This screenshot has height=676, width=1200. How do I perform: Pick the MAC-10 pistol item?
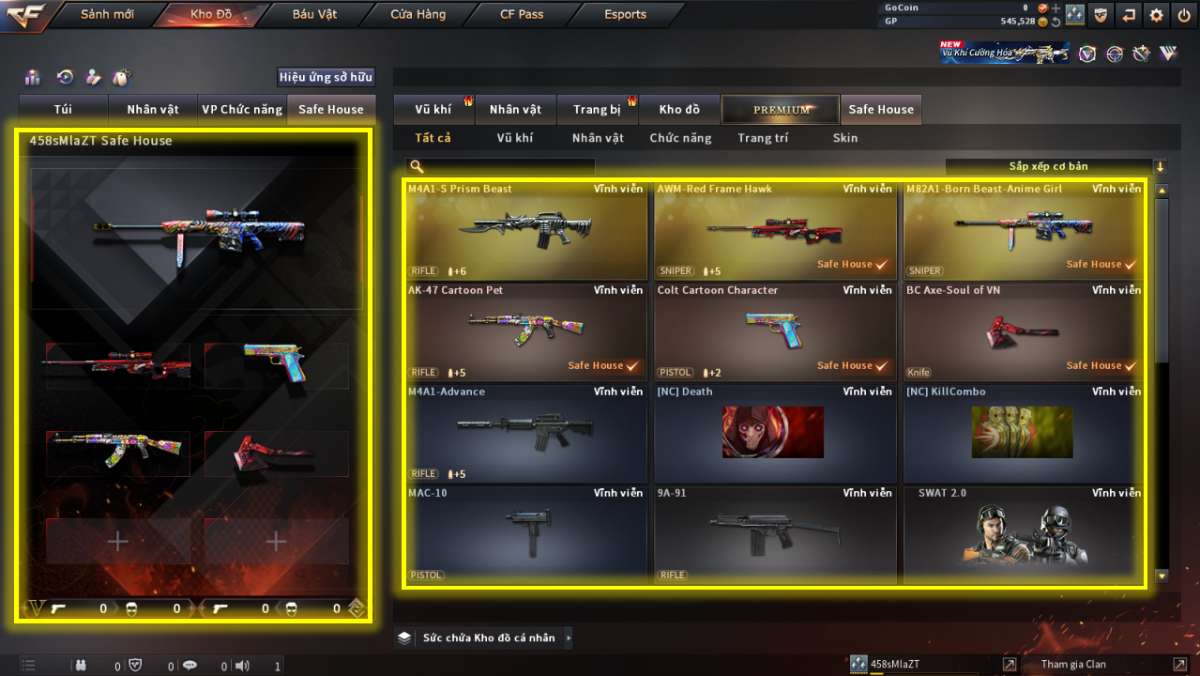[x=527, y=534]
